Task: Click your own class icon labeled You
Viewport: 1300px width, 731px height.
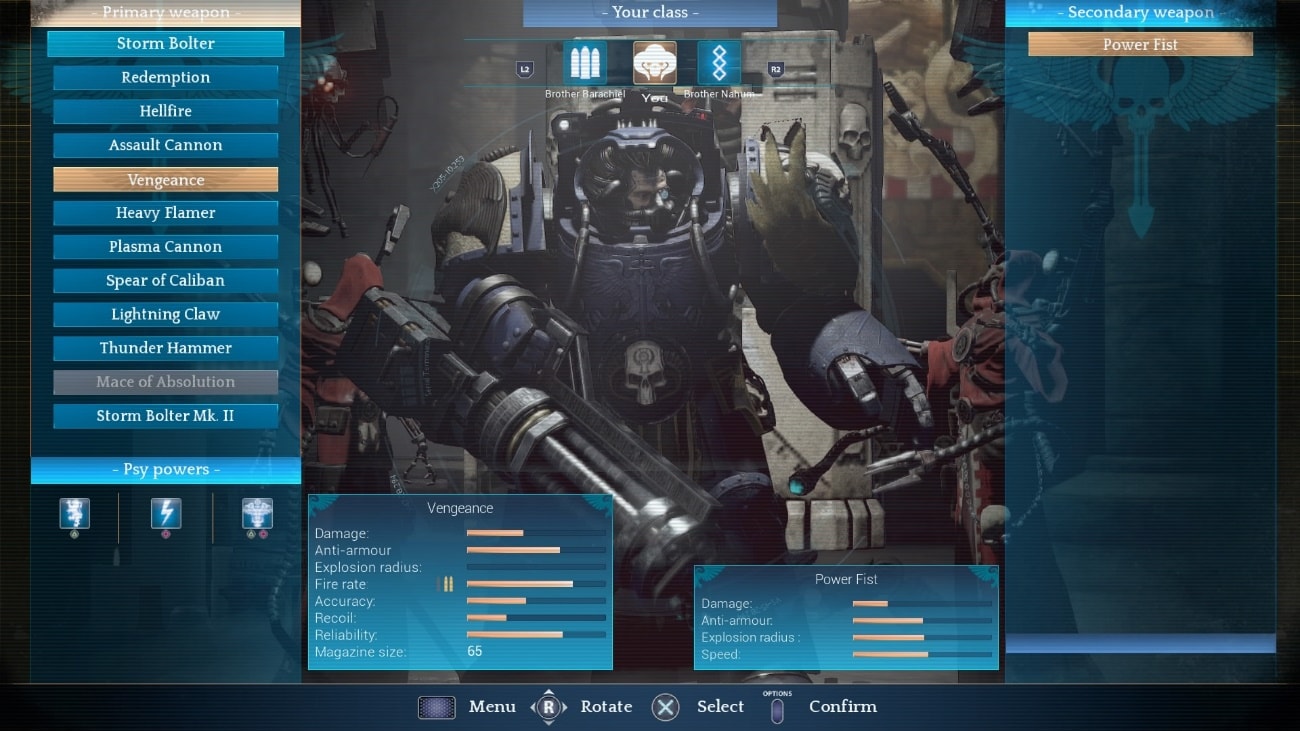Action: 655,63
